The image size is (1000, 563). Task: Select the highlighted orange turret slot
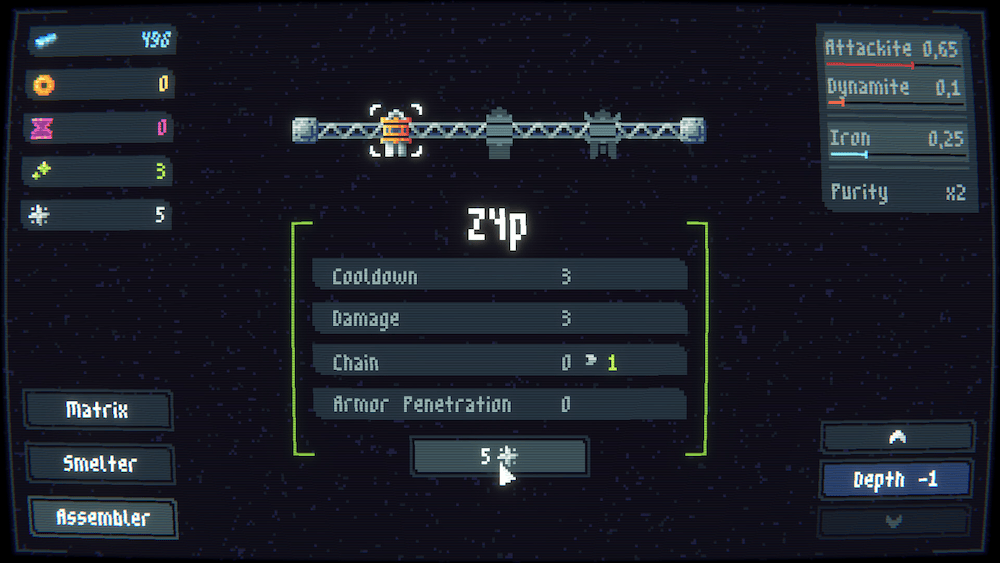pos(396,132)
